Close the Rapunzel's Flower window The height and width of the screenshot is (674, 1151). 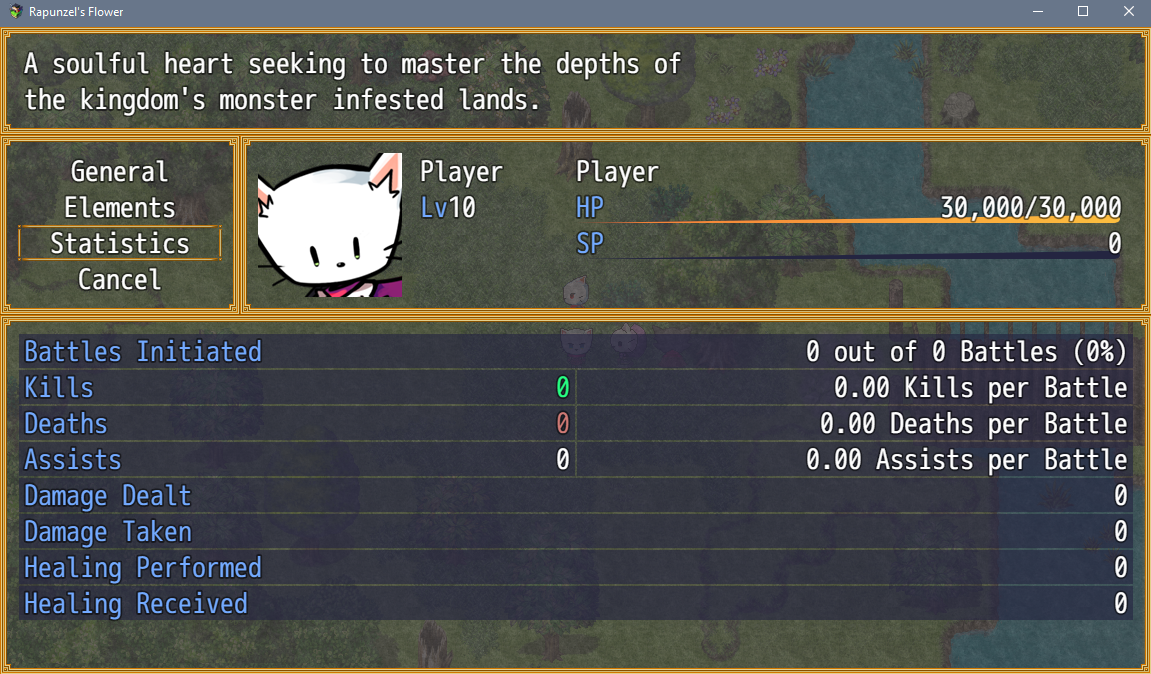coord(1128,12)
